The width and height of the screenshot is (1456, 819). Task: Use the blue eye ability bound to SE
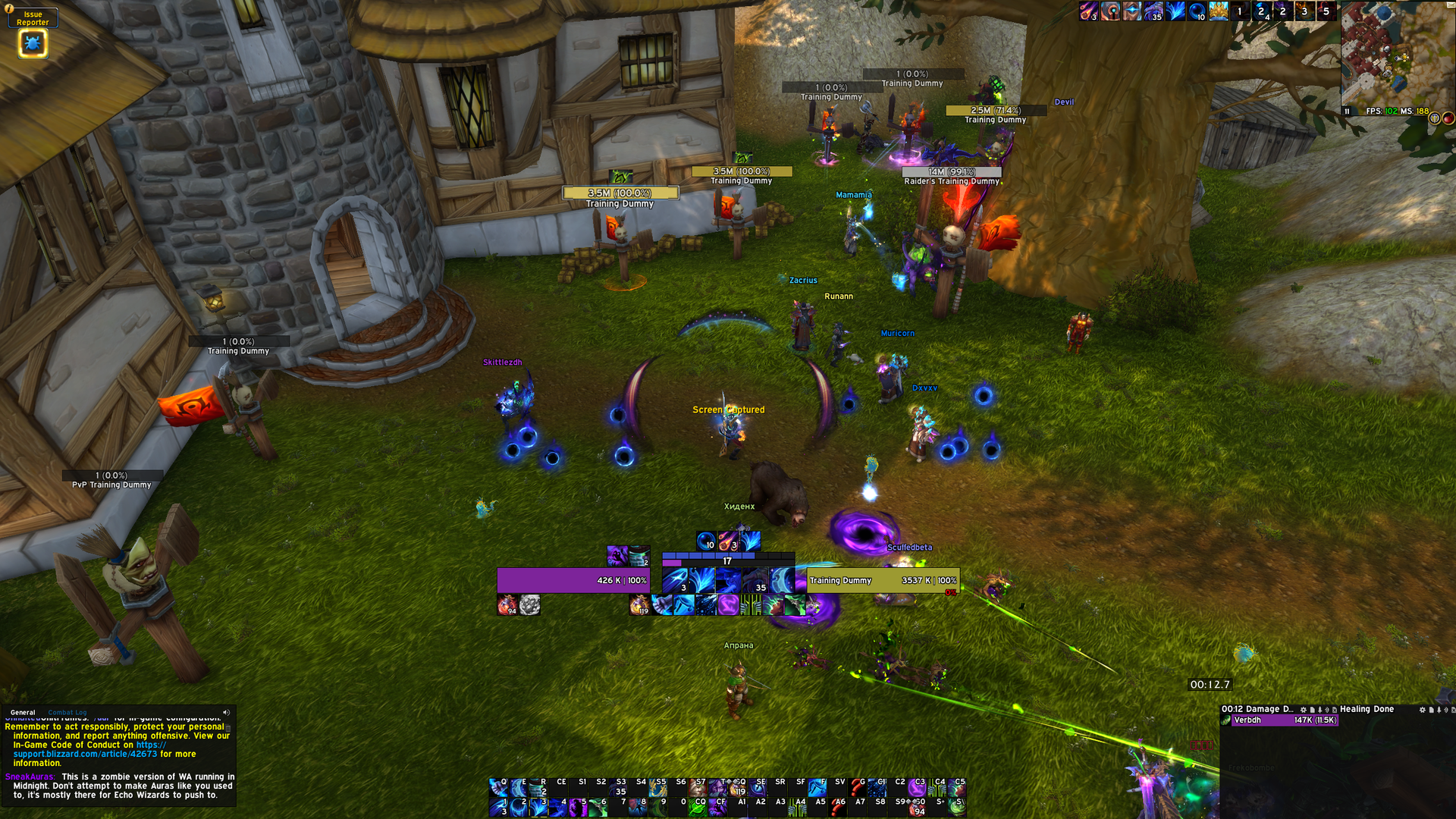(758, 787)
